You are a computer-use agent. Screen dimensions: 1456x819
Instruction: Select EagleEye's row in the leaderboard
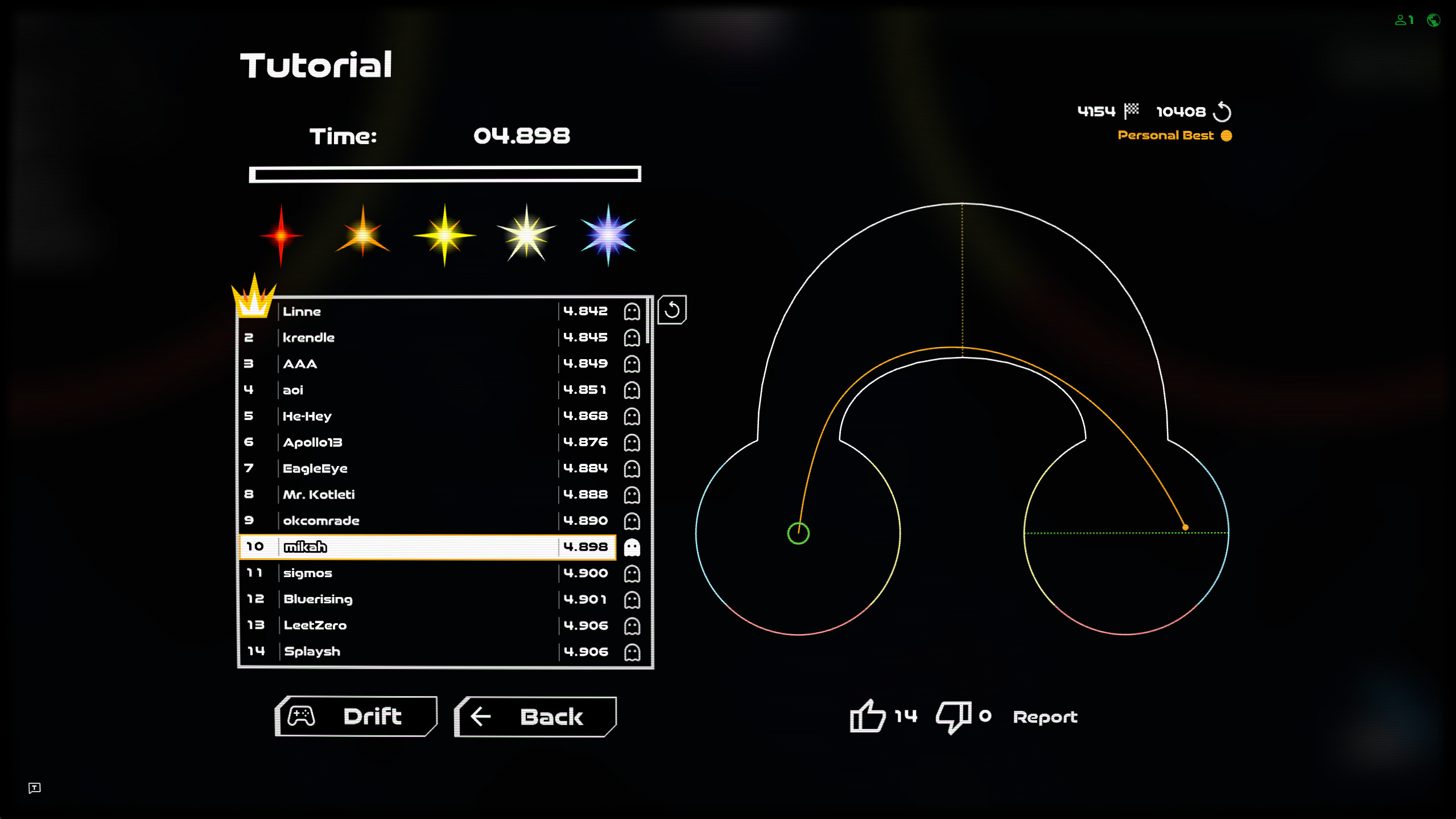pyautogui.click(x=398, y=468)
